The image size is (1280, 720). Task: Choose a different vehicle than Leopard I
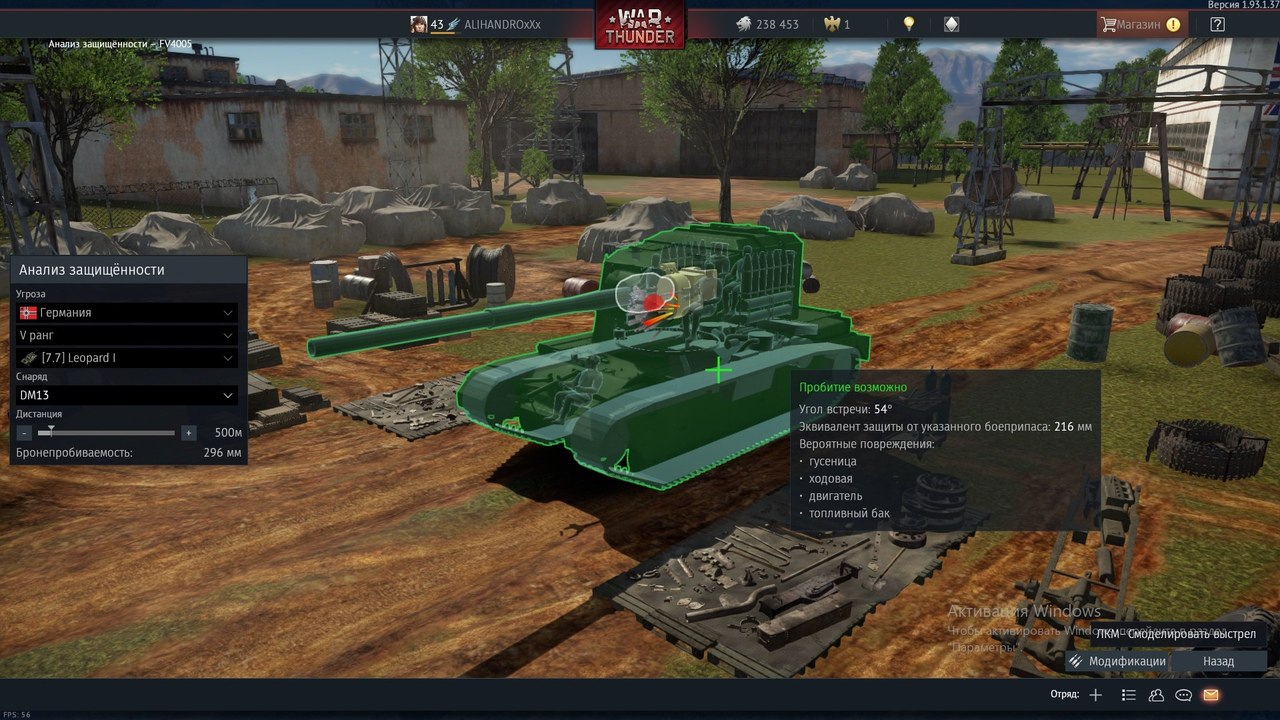tap(127, 358)
